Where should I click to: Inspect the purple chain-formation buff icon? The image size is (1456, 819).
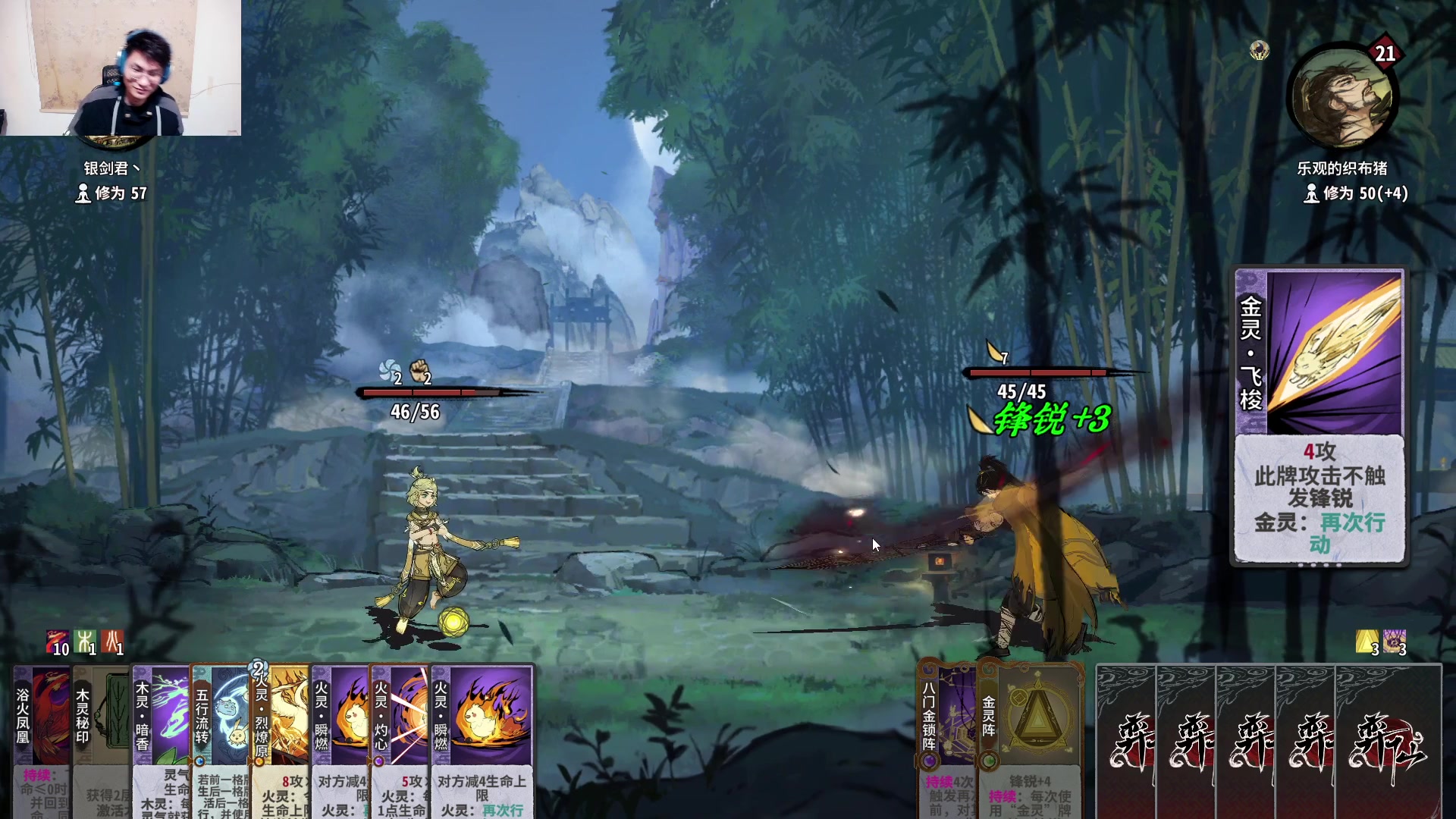pyautogui.click(x=1394, y=642)
